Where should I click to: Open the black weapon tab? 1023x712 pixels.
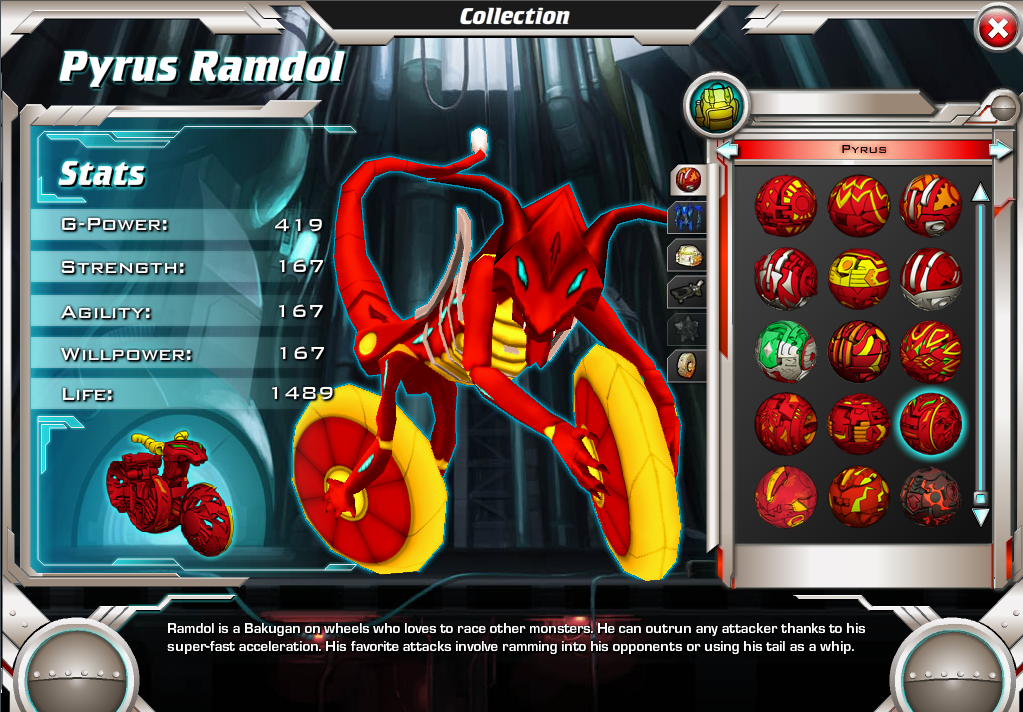click(x=688, y=292)
